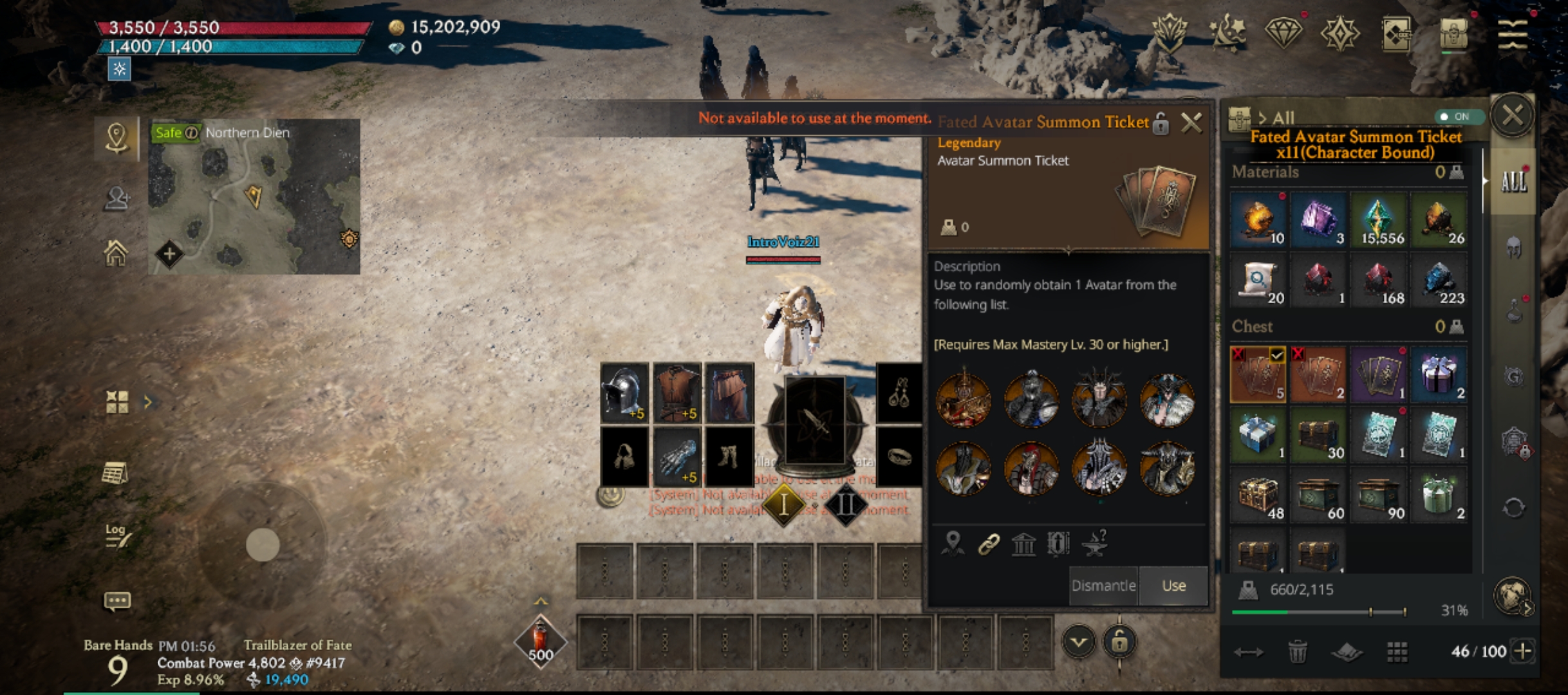Use the red potion quick slot
This screenshot has height=695, width=1568.
click(x=540, y=640)
